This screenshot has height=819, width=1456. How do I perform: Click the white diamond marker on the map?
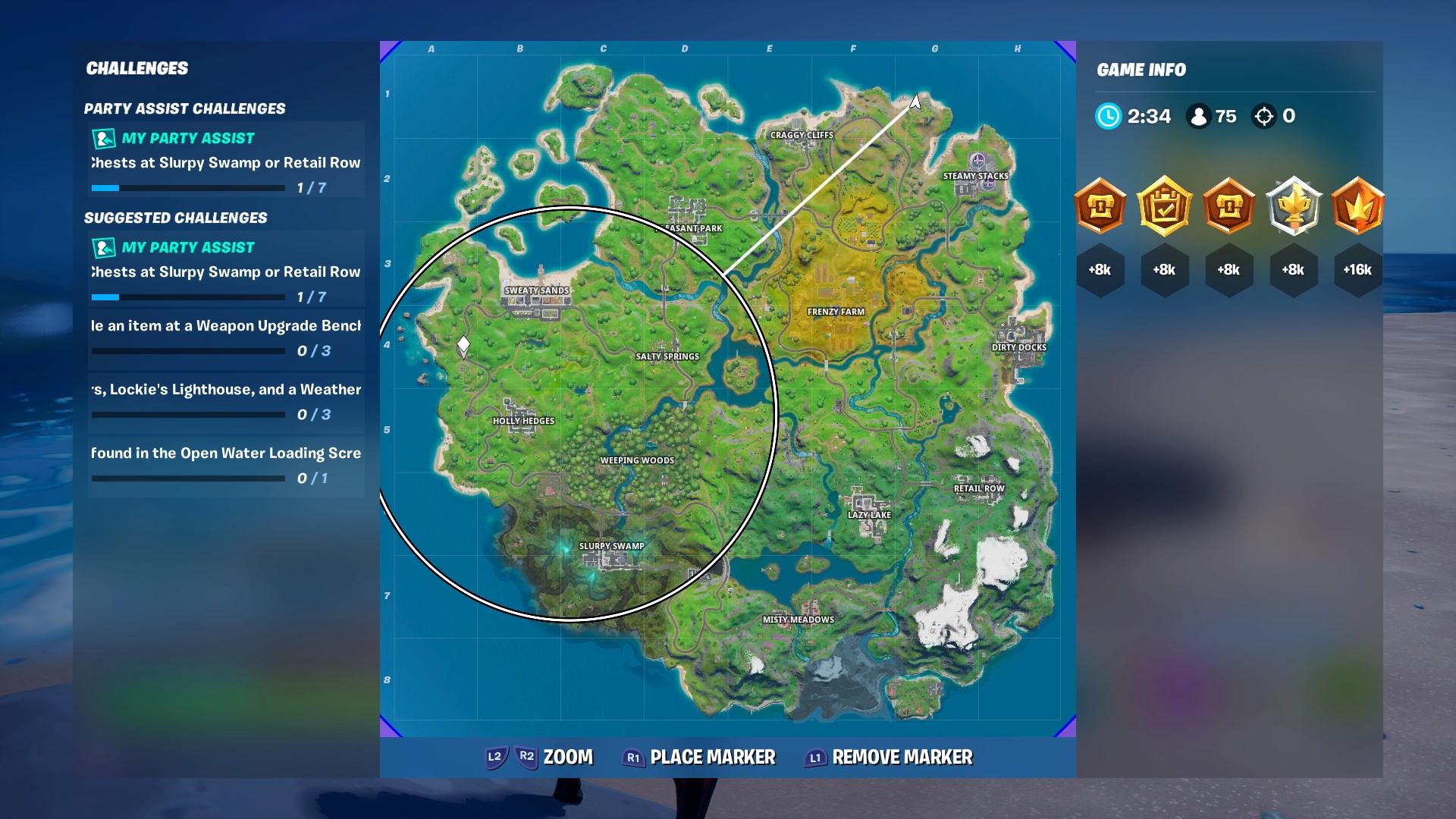(x=463, y=346)
